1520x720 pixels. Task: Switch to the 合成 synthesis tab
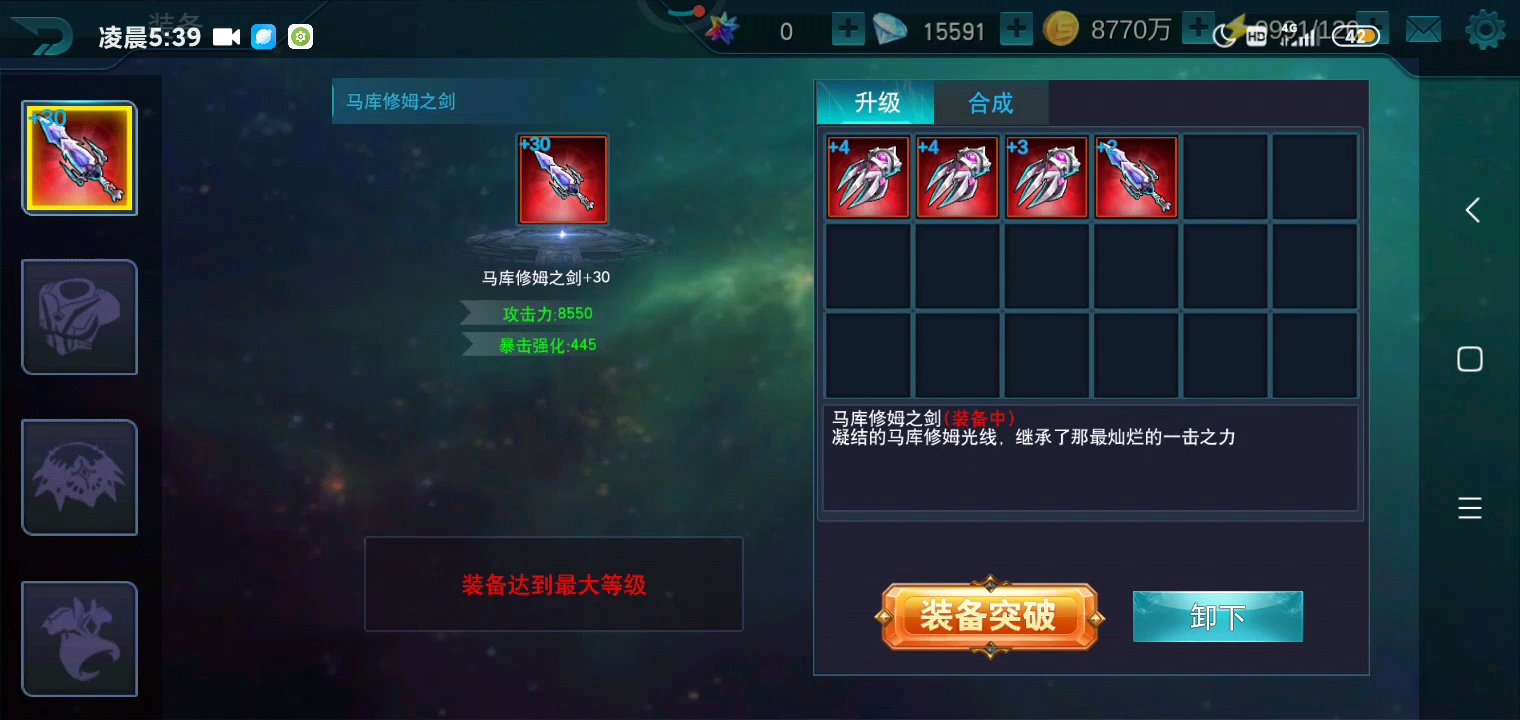click(990, 103)
